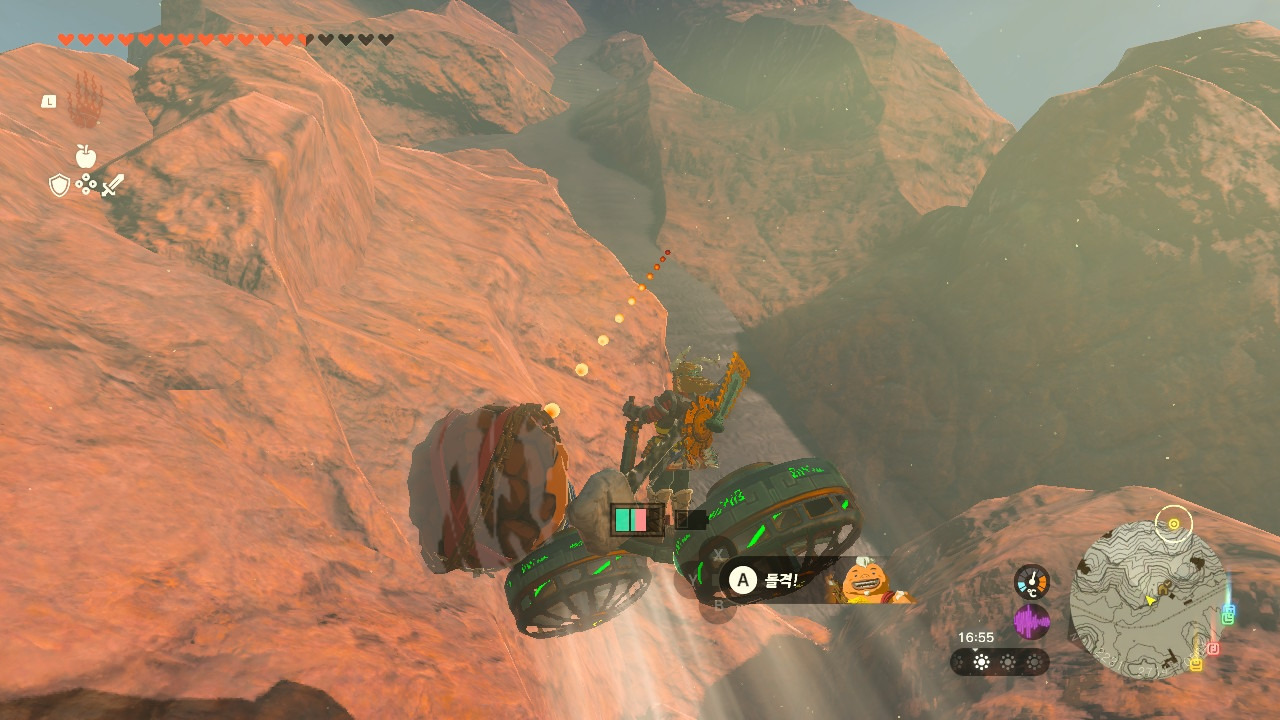The width and height of the screenshot is (1280, 720).
Task: Click the sunny weather forecast bar
Action: pyautogui.click(x=999, y=662)
